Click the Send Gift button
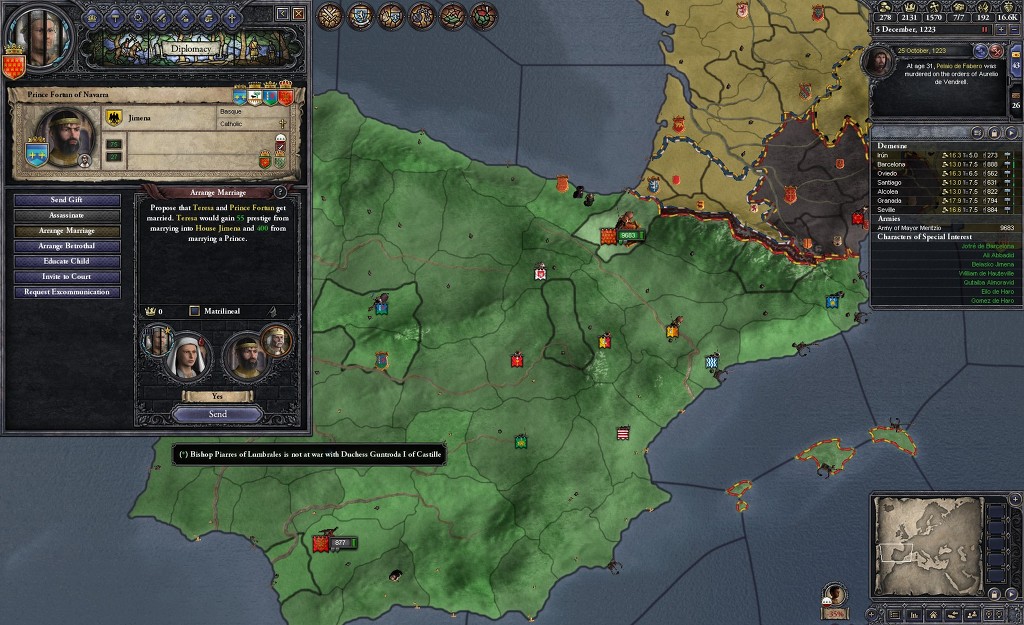 [67, 200]
